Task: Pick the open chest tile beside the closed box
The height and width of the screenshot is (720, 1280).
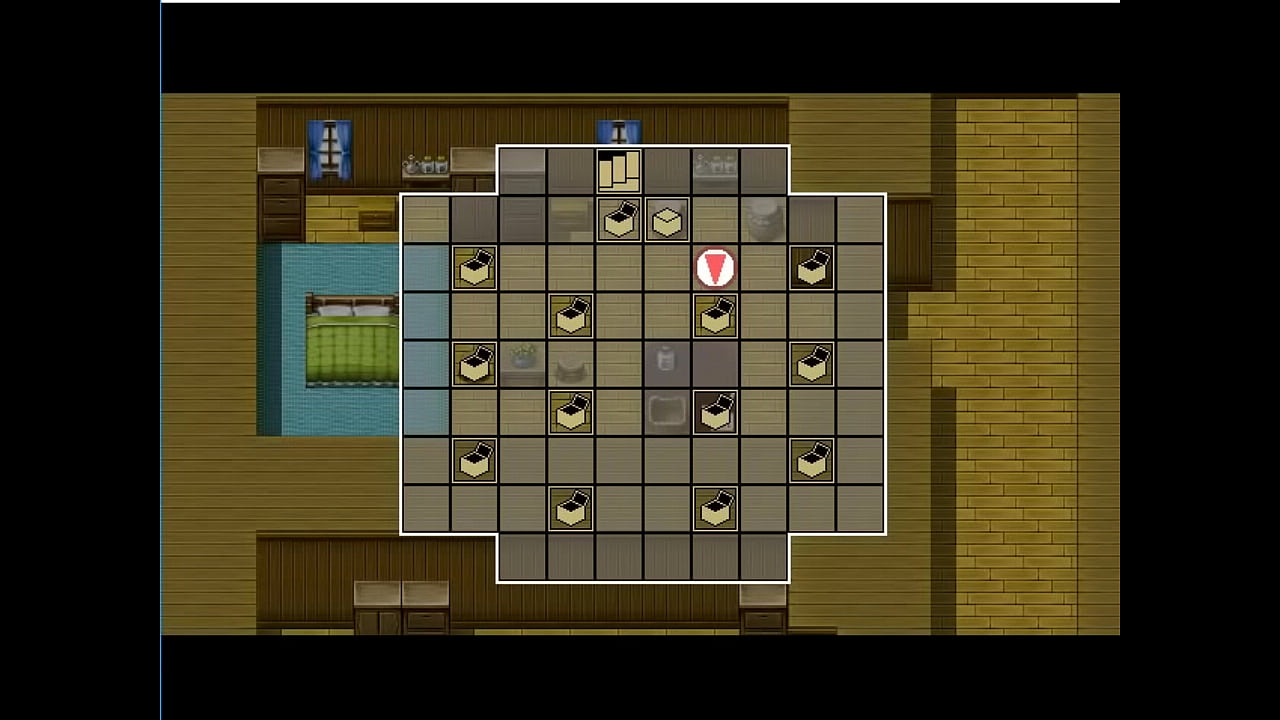Action: click(619, 220)
